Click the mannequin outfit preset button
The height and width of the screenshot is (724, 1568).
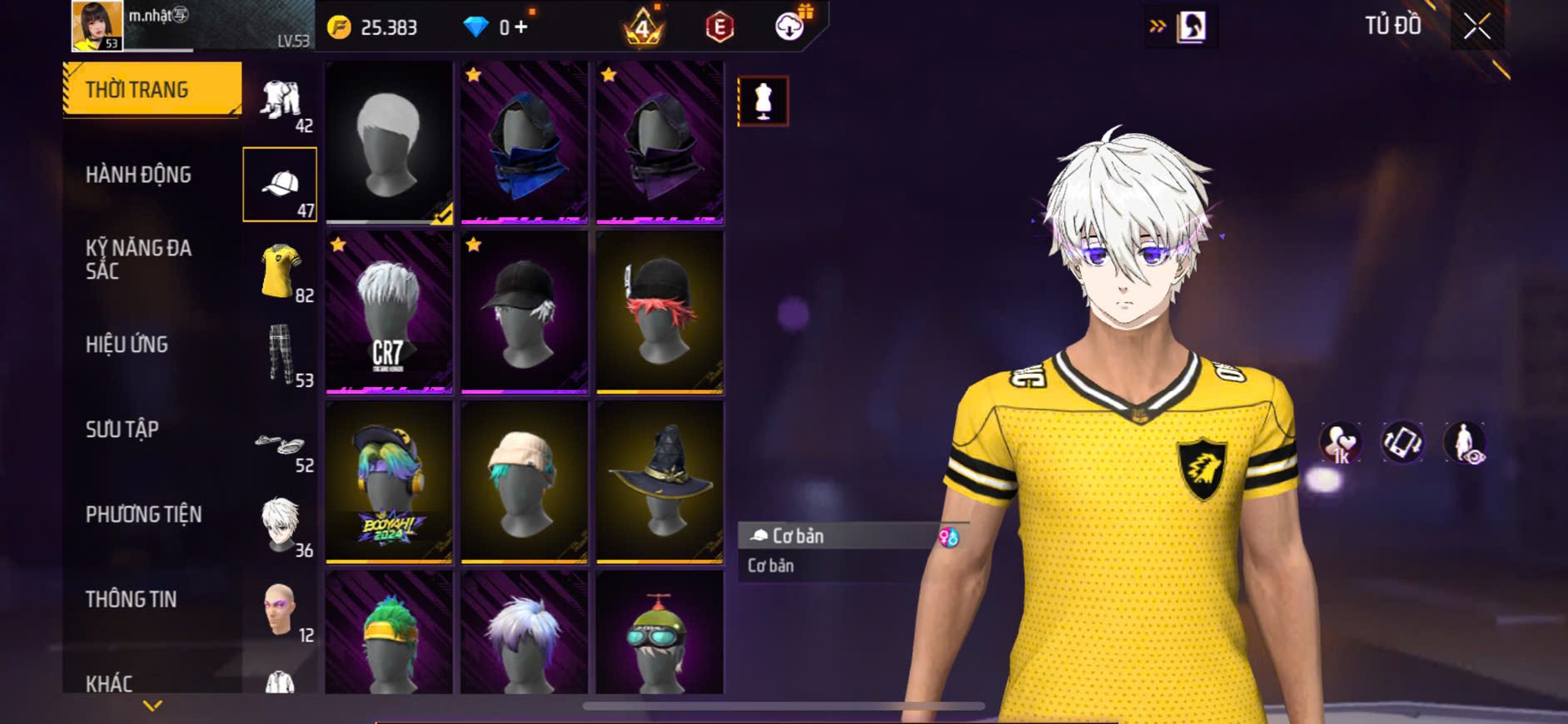tap(763, 102)
